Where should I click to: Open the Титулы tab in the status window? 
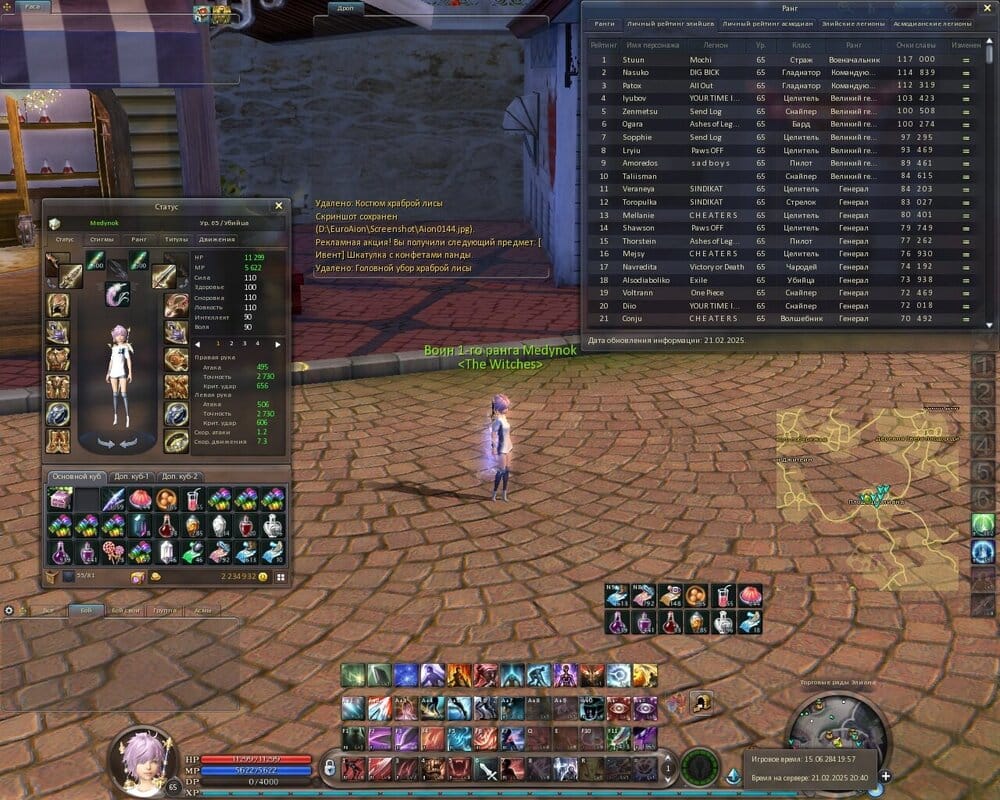(176, 239)
